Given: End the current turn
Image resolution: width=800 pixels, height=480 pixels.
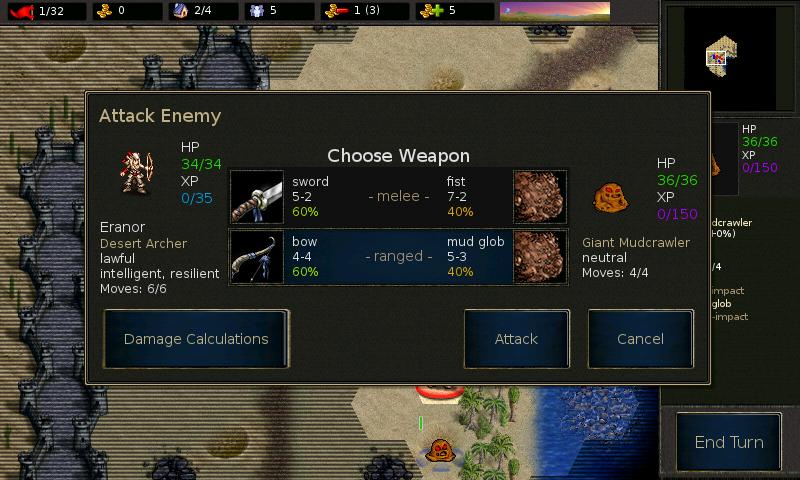Looking at the screenshot, I should (728, 442).
